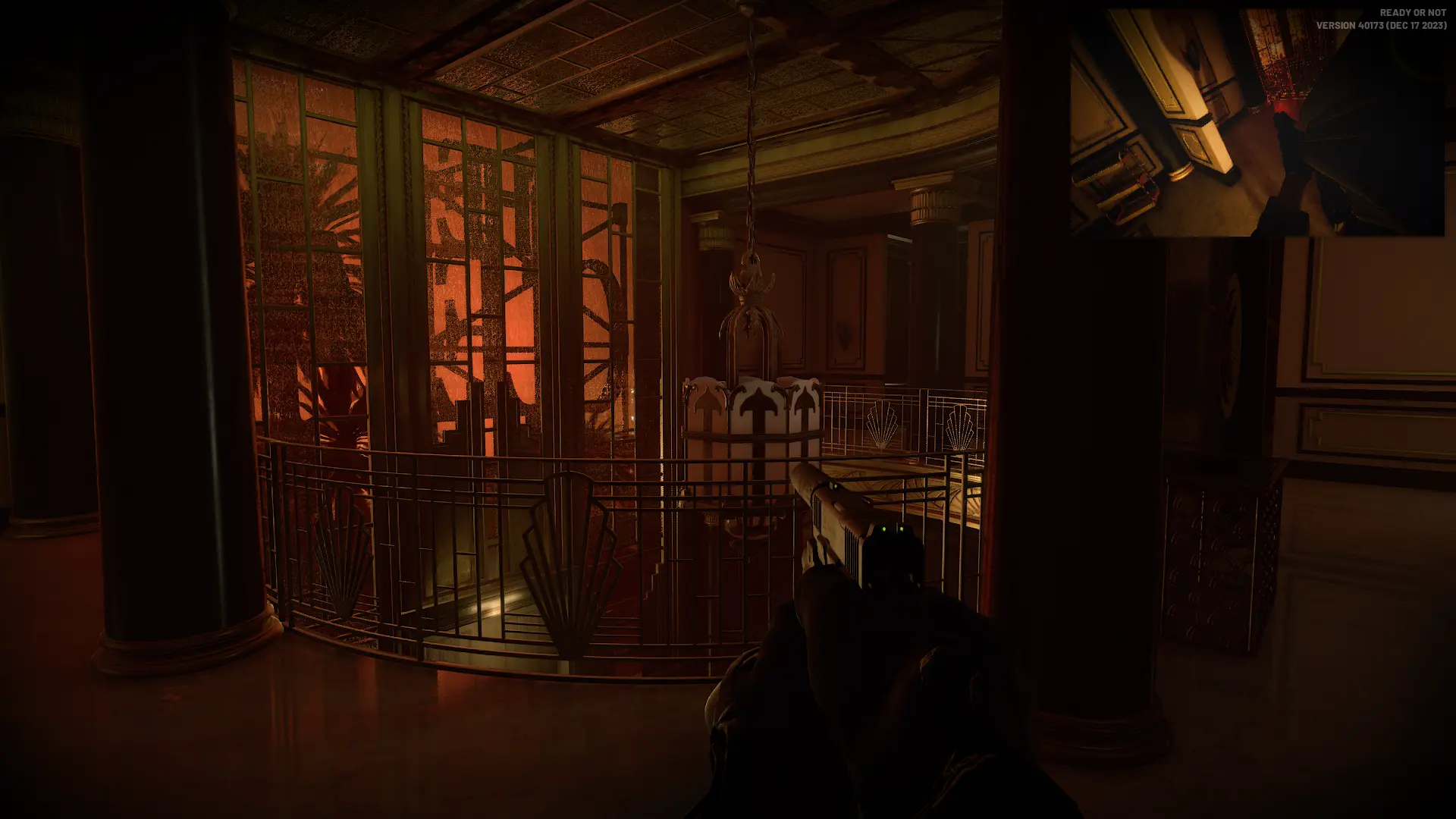Click the picture-in-picture camera feed
Image resolution: width=1456 pixels, height=819 pixels.
[x=1257, y=123]
